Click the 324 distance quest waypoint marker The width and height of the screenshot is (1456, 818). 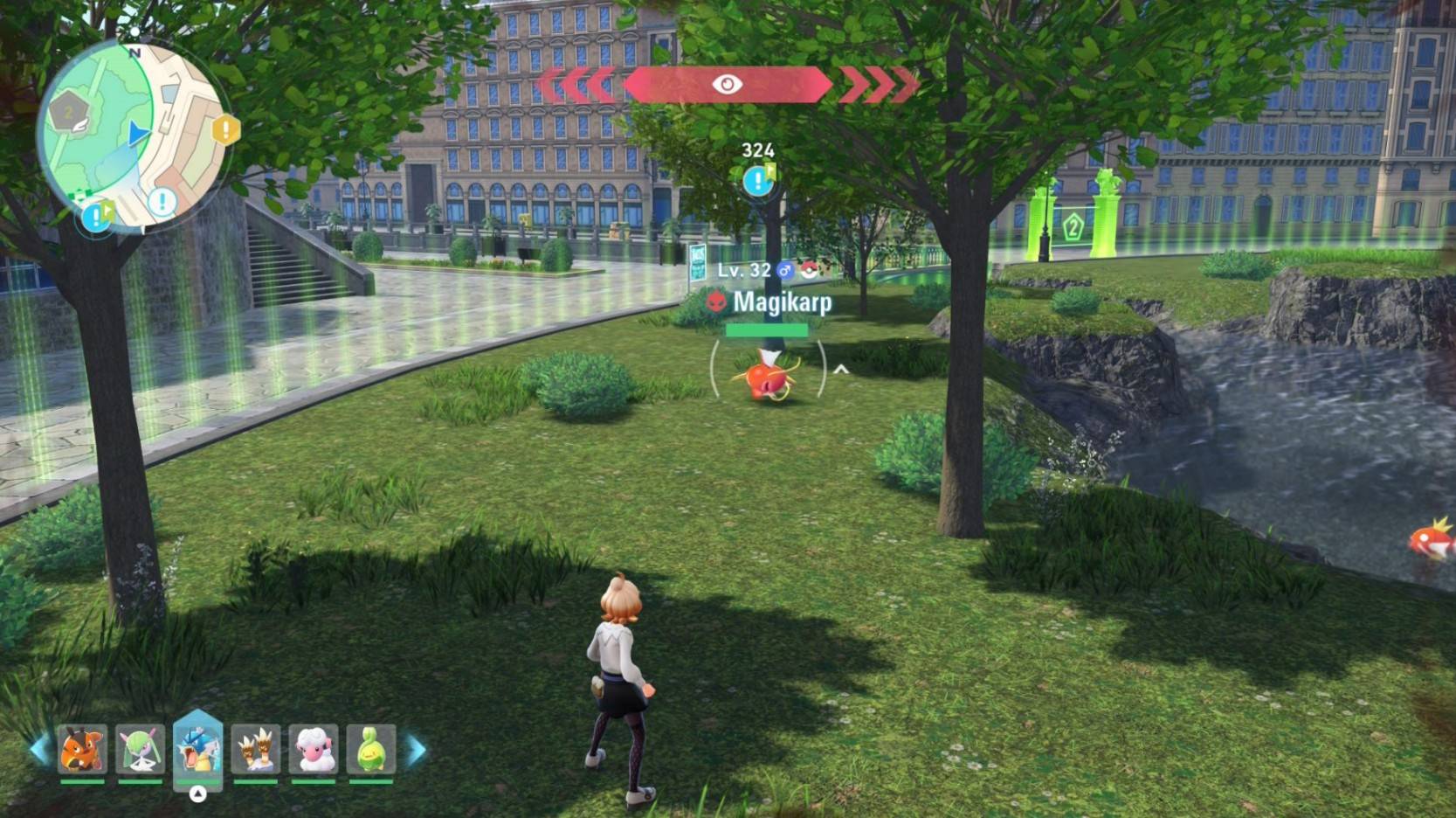pos(757,180)
